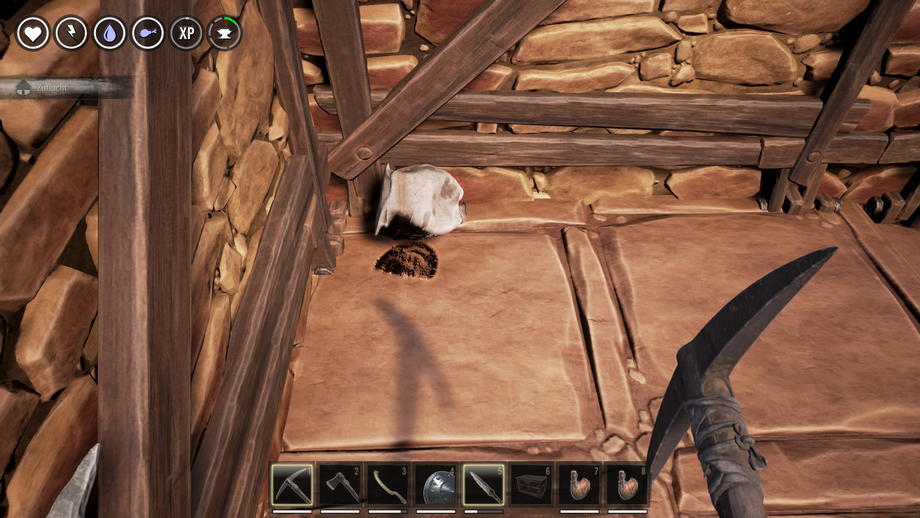Use the meat in slot 7

click(579, 485)
